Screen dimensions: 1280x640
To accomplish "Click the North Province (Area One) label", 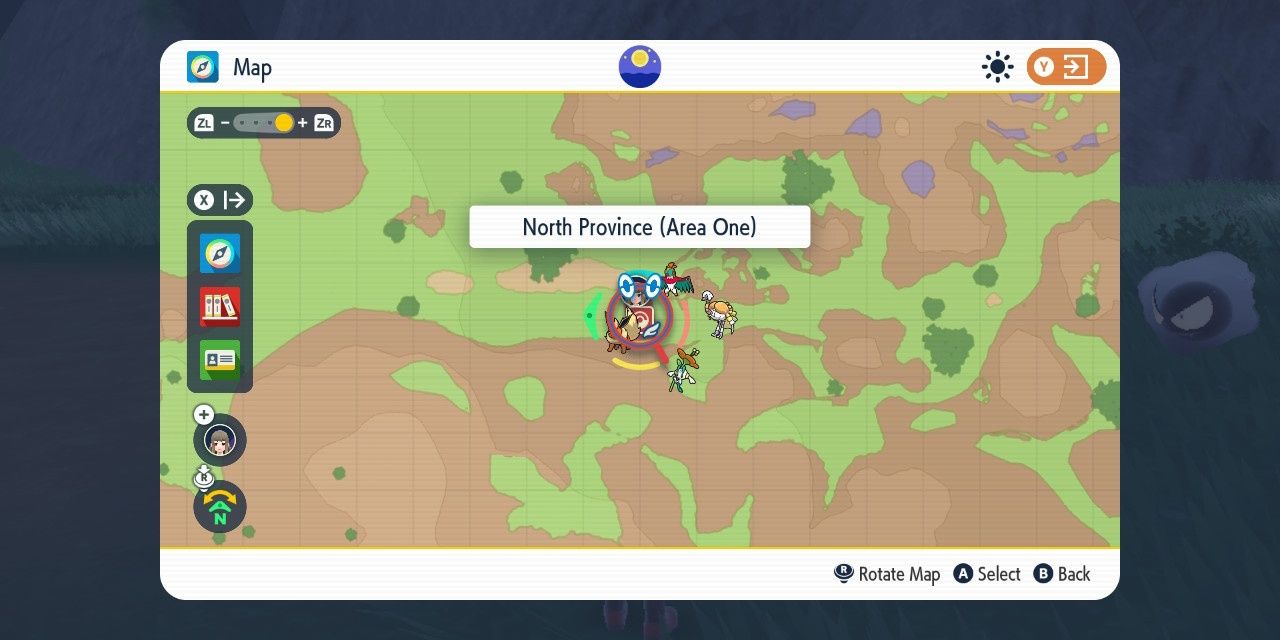I will pyautogui.click(x=640, y=227).
